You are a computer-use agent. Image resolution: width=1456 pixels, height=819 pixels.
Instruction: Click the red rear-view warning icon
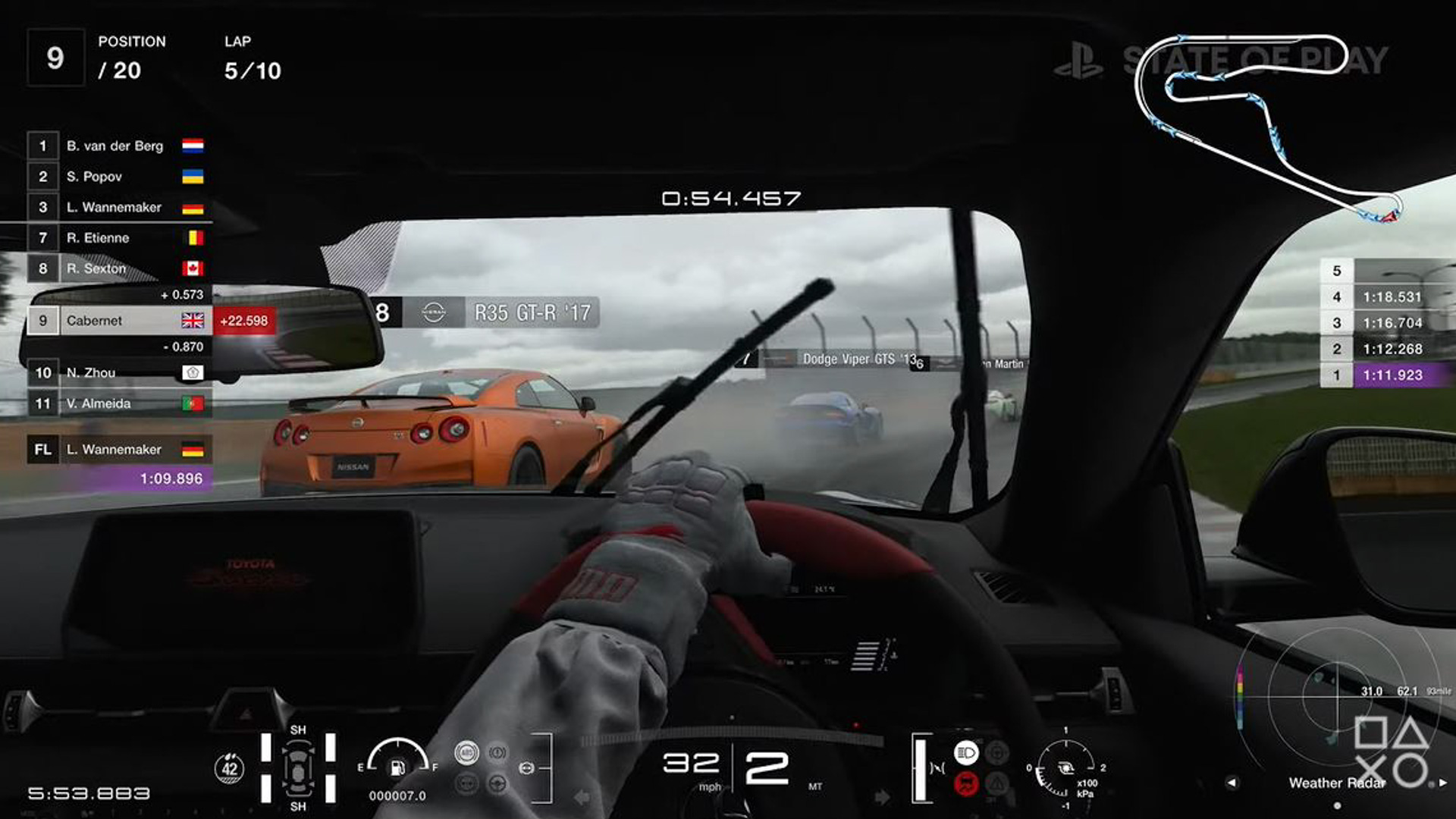coord(965,785)
